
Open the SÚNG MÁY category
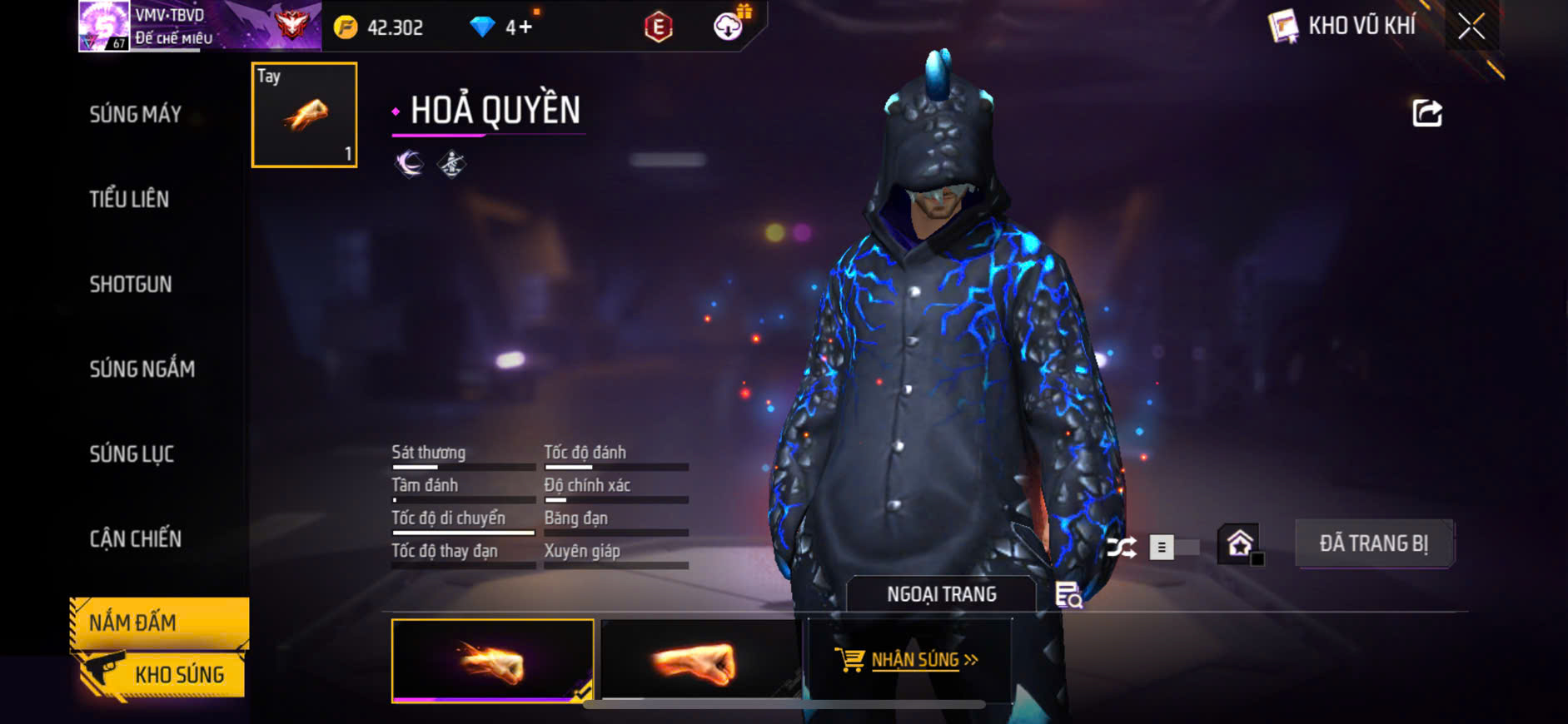136,115
